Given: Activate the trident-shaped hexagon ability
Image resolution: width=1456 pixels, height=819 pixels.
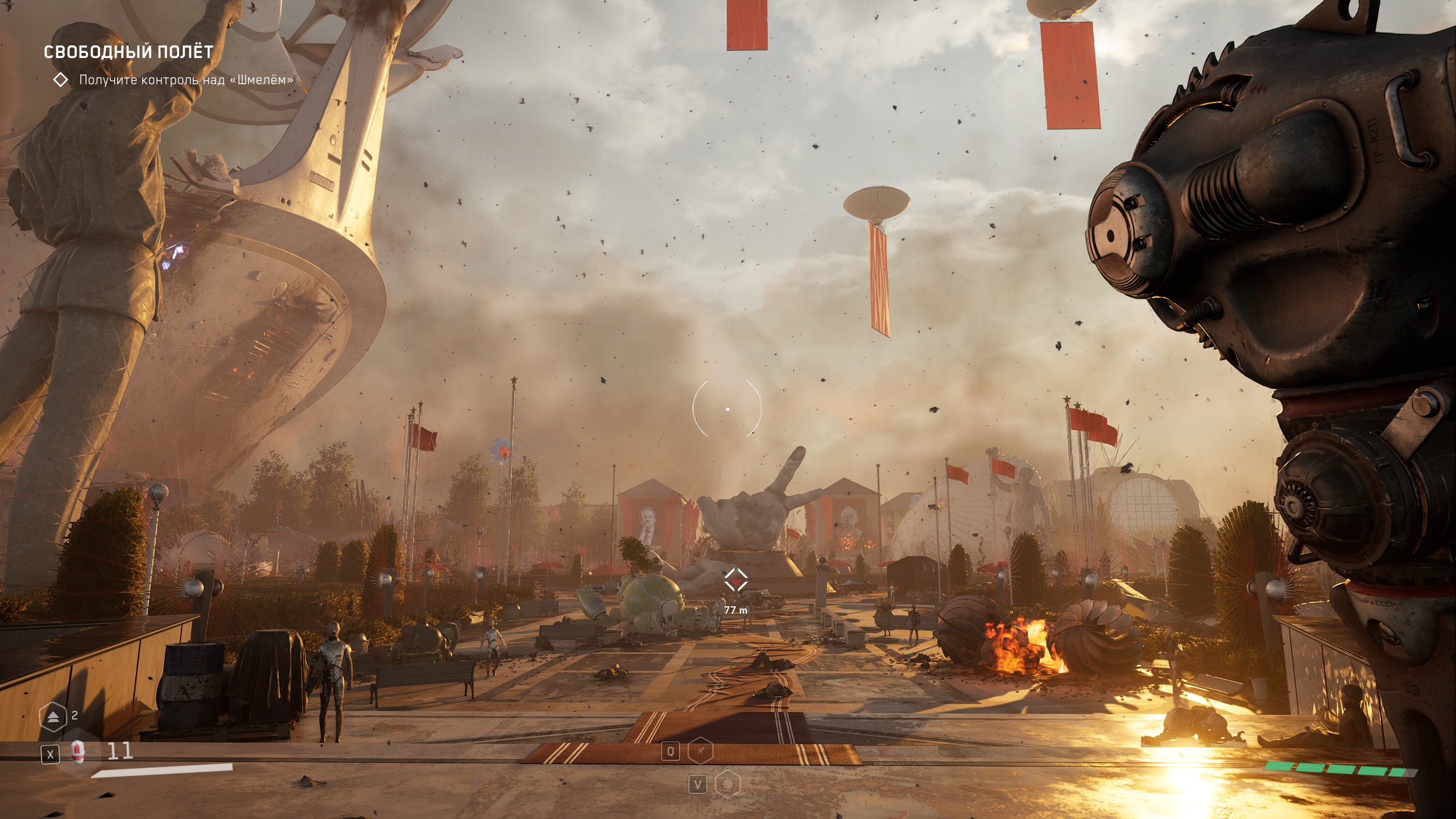Looking at the screenshot, I should pos(701,752).
